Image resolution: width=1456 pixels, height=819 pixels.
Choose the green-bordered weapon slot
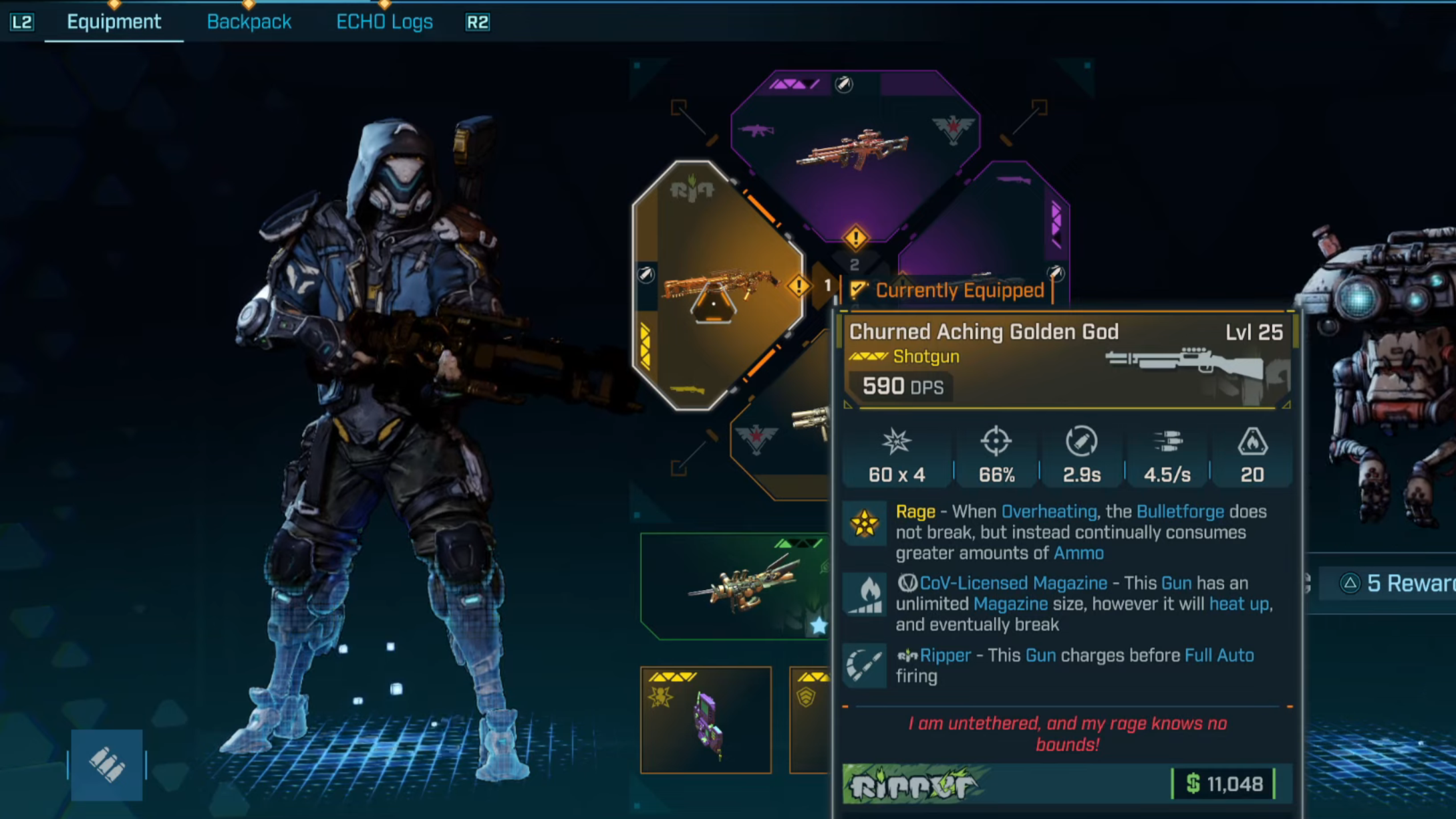pos(734,586)
